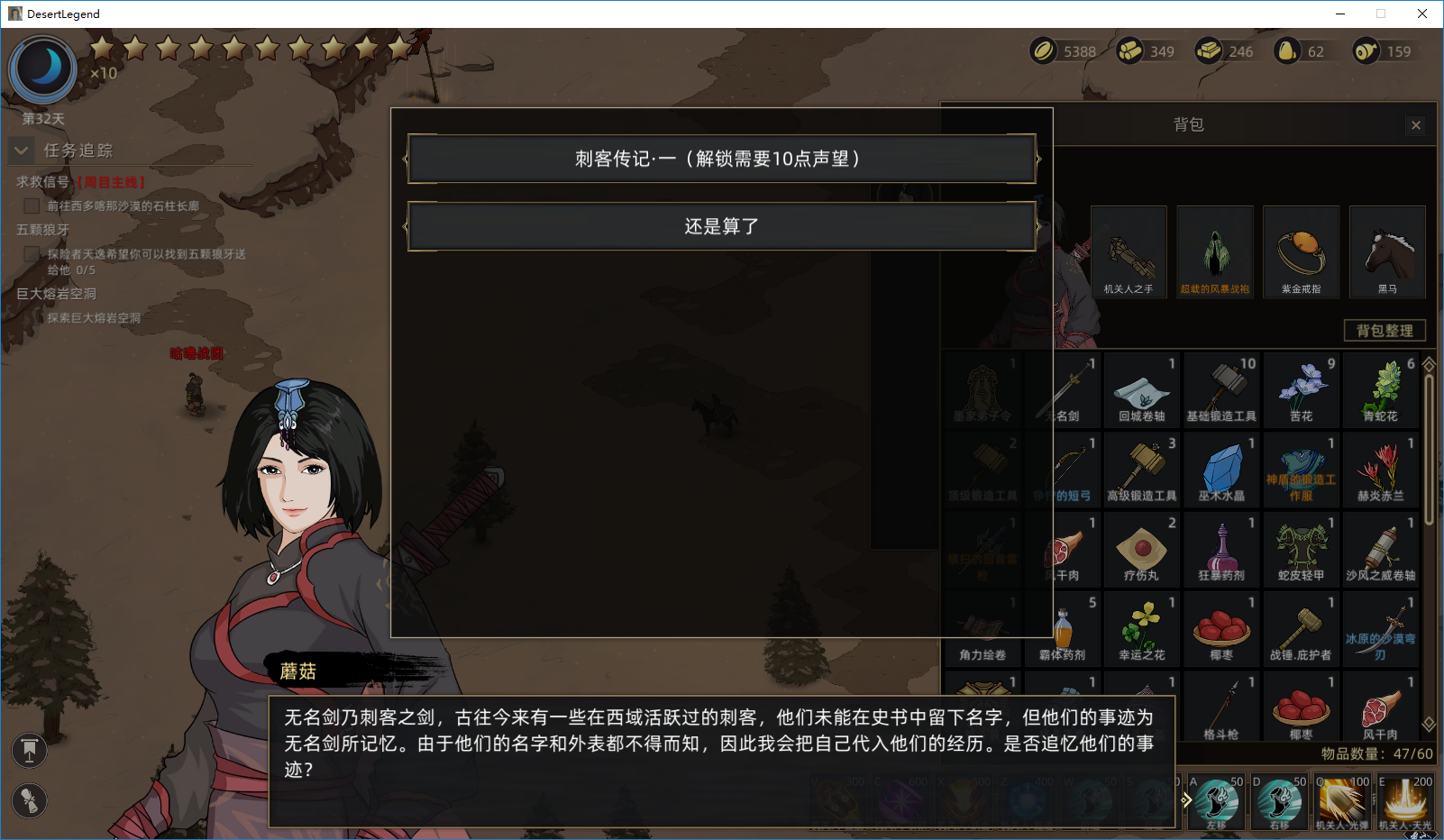Click the 紫金戒指 ring icon
The width and height of the screenshot is (1444, 840).
1301,251
